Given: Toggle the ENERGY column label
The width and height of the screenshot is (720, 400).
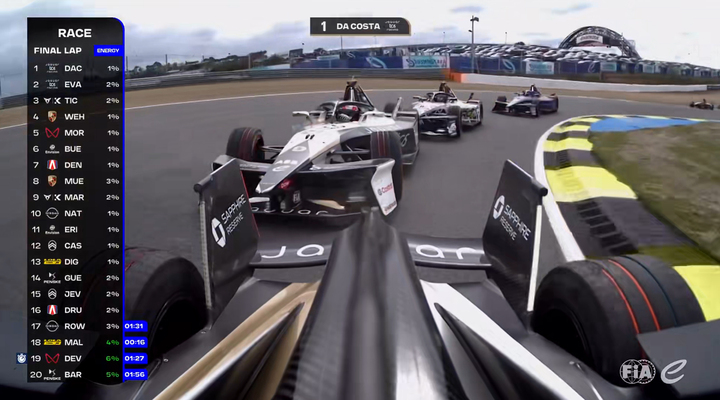Looking at the screenshot, I should (x=106, y=50).
